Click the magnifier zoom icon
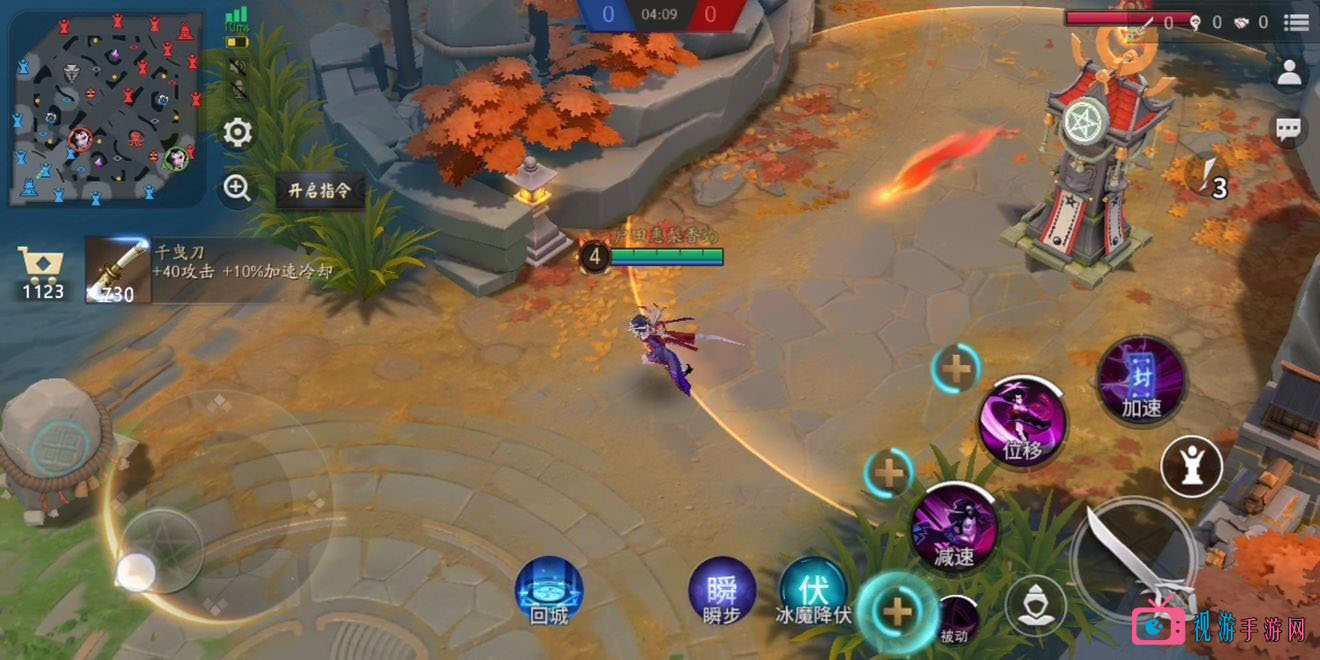The height and width of the screenshot is (660, 1320). click(x=237, y=188)
